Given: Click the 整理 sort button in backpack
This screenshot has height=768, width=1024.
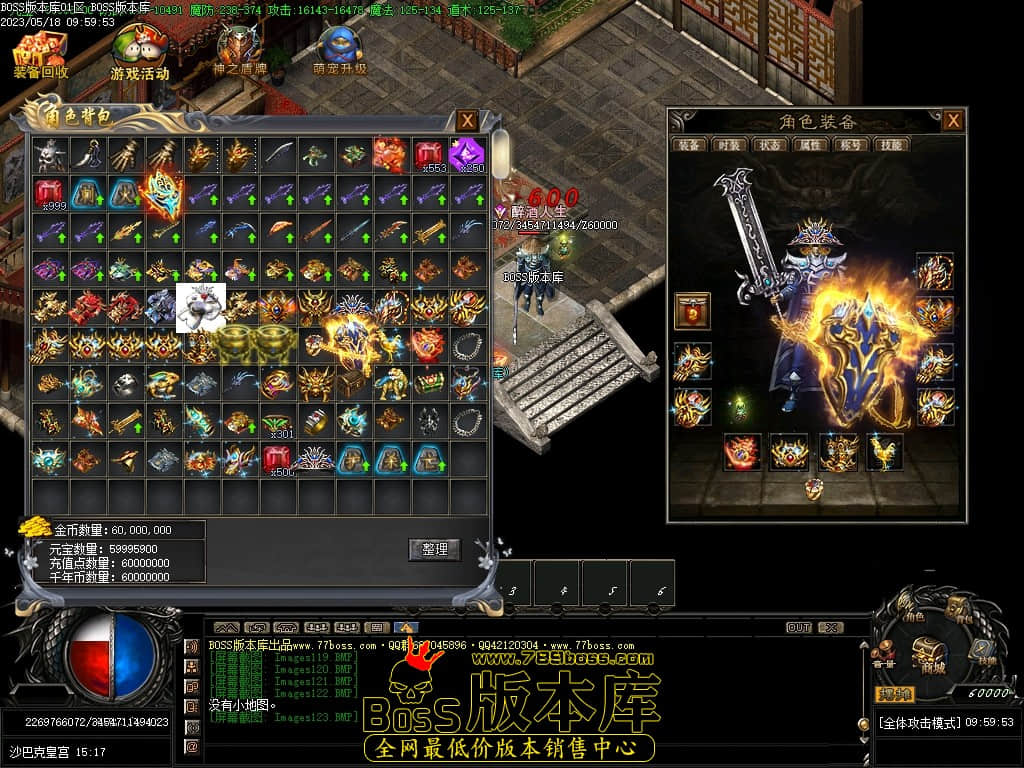Looking at the screenshot, I should (x=434, y=549).
